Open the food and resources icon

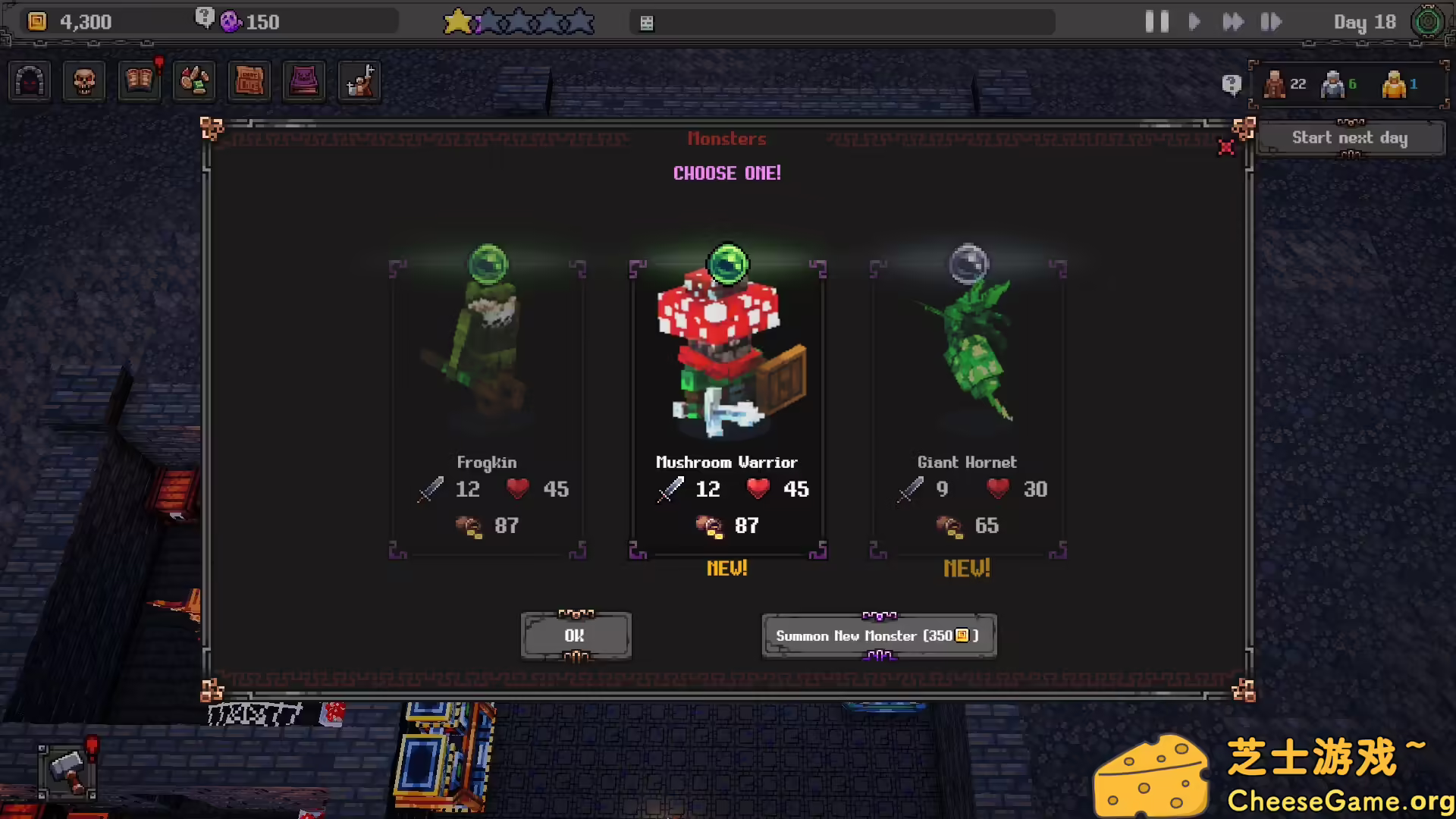(x=194, y=81)
